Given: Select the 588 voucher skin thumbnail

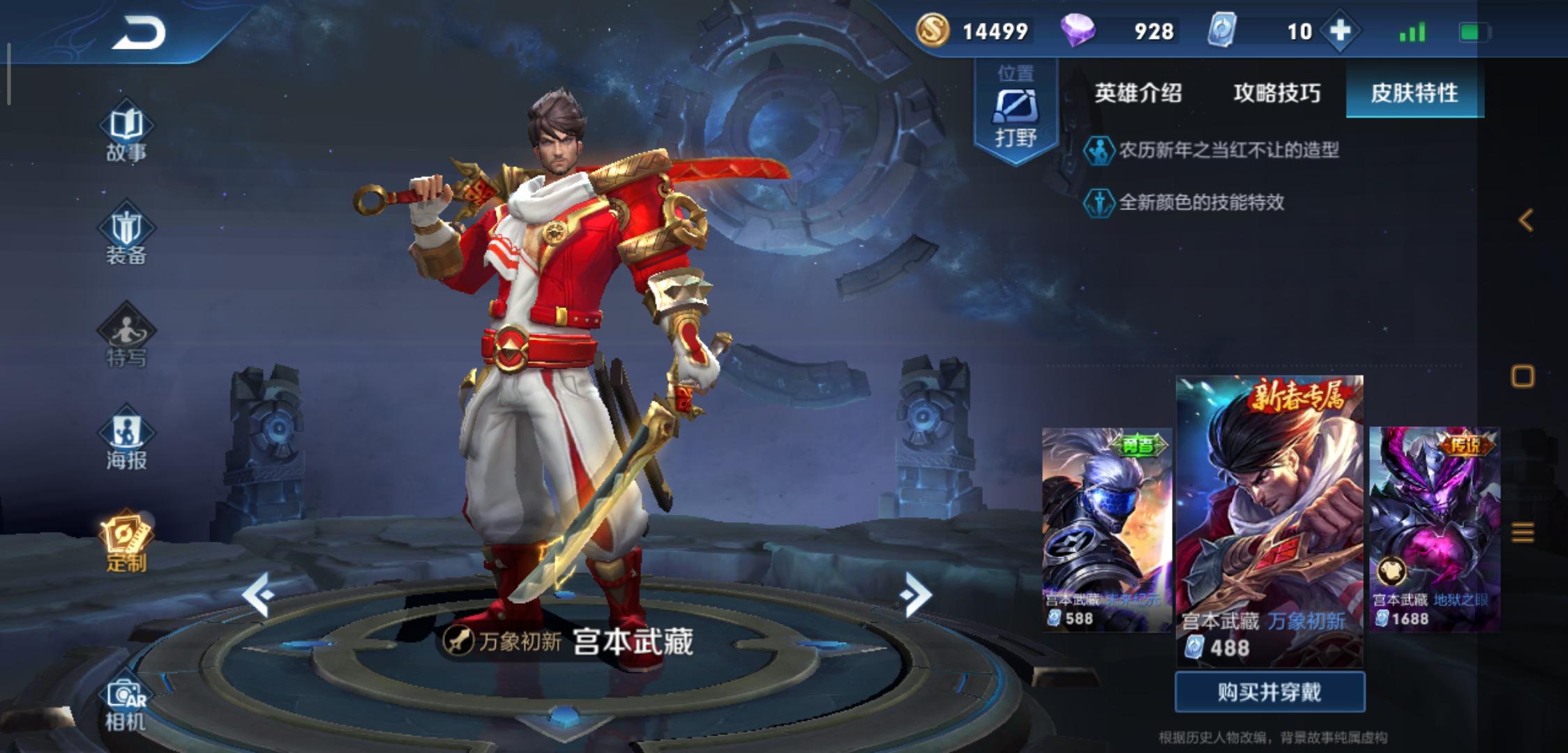Looking at the screenshot, I should click(1106, 528).
